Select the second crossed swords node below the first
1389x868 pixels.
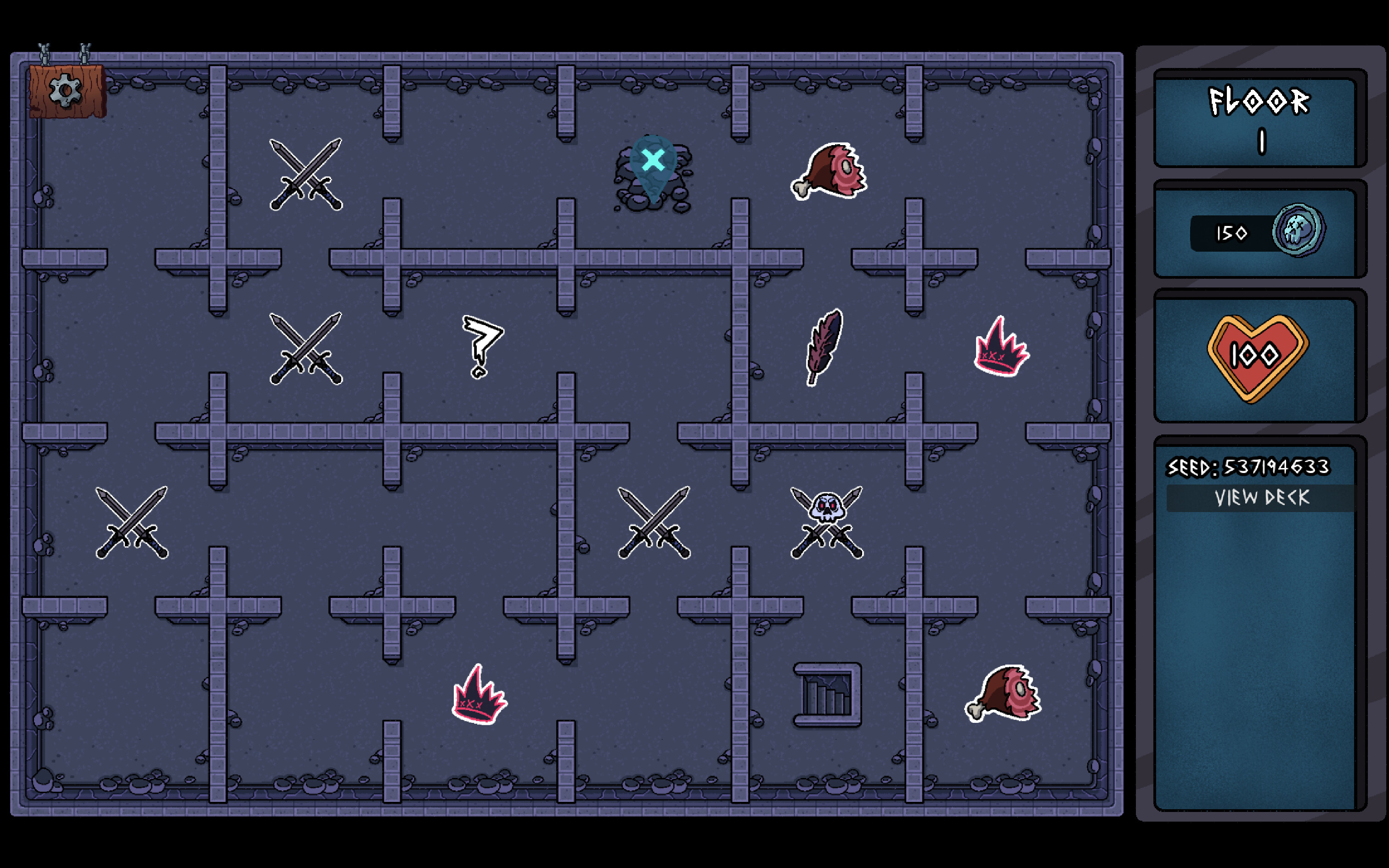pos(306,347)
